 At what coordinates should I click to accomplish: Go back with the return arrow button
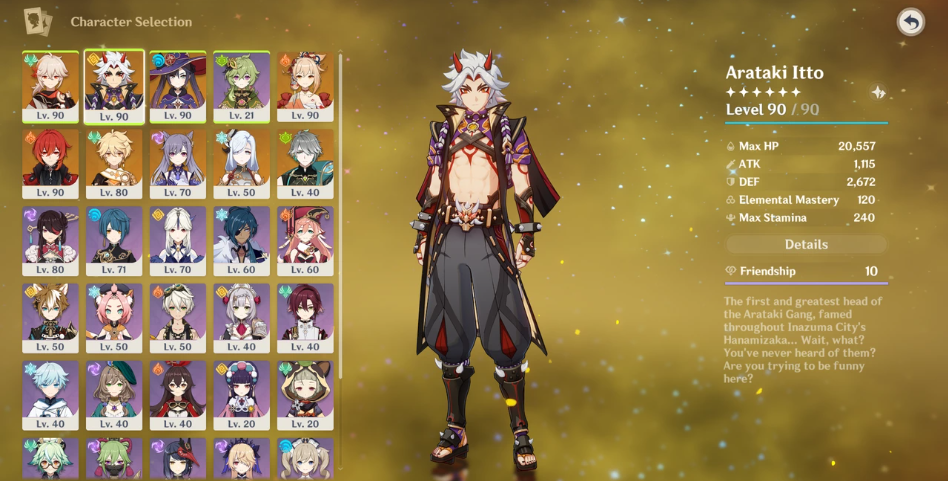(x=910, y=22)
